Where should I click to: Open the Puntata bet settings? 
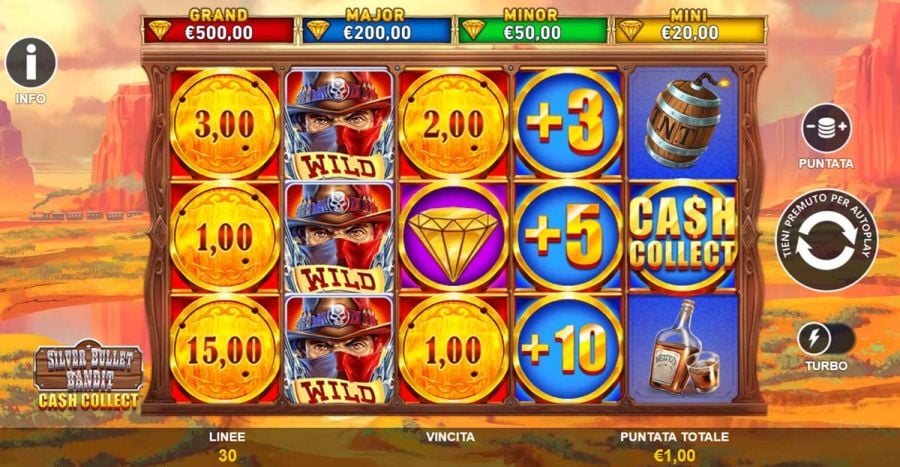pyautogui.click(x=826, y=128)
